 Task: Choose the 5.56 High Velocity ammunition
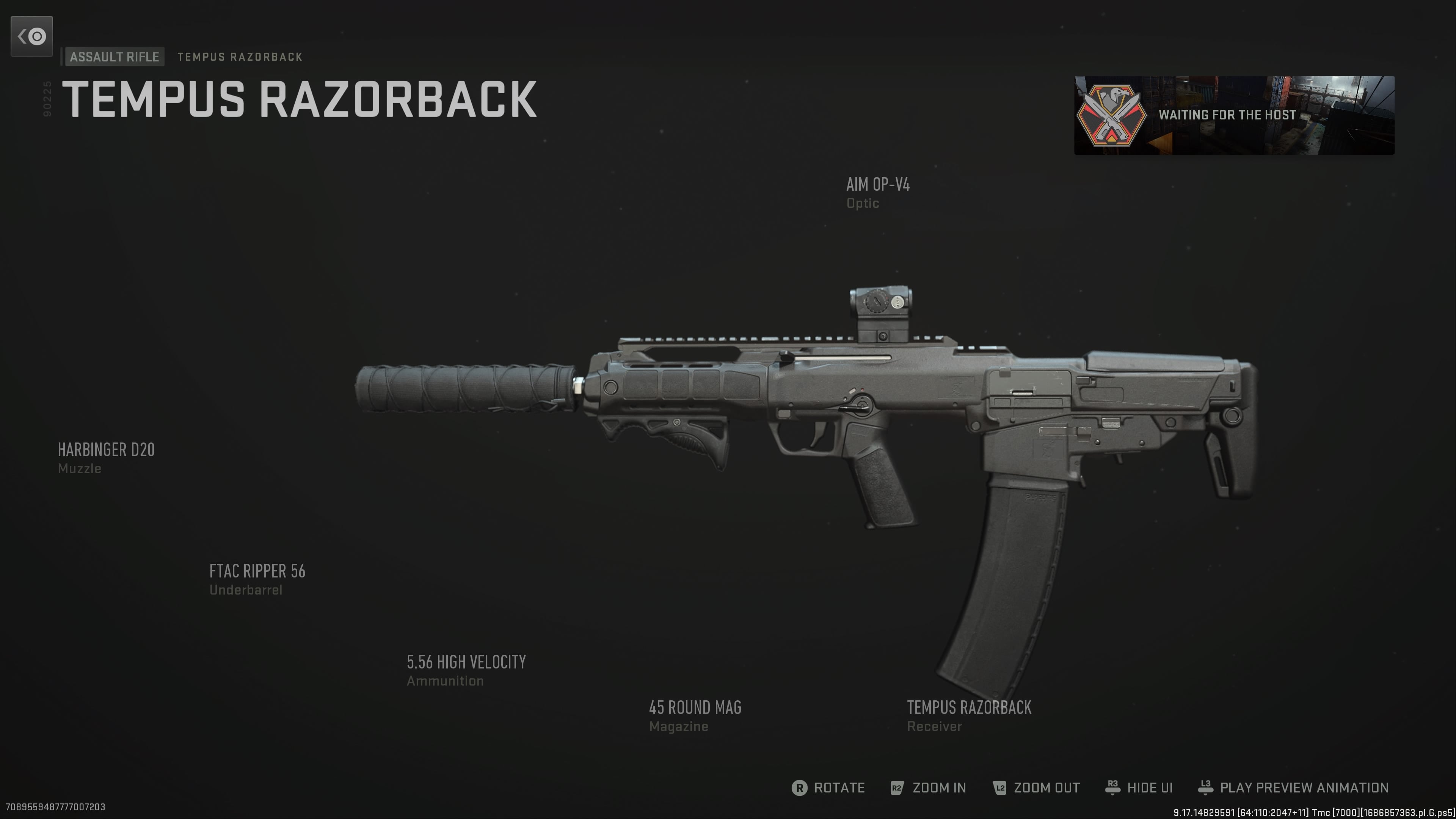click(466, 670)
